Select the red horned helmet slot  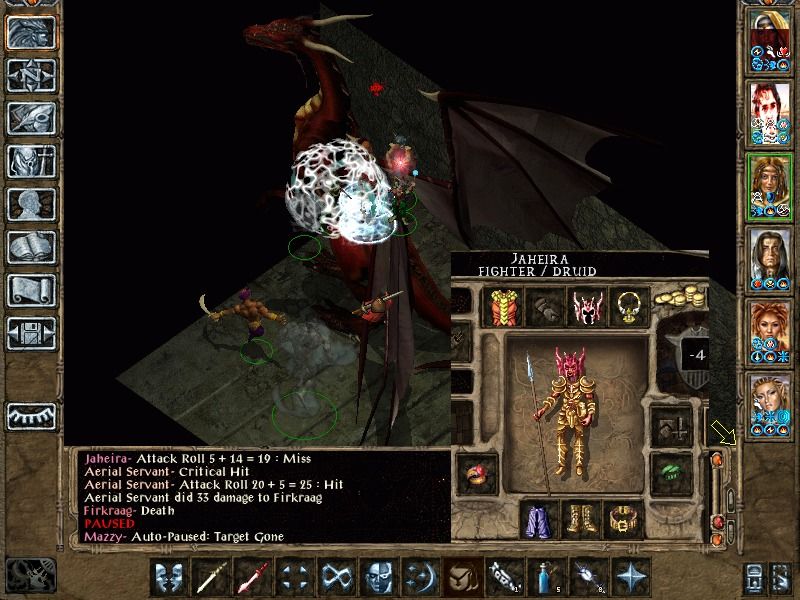click(x=587, y=307)
